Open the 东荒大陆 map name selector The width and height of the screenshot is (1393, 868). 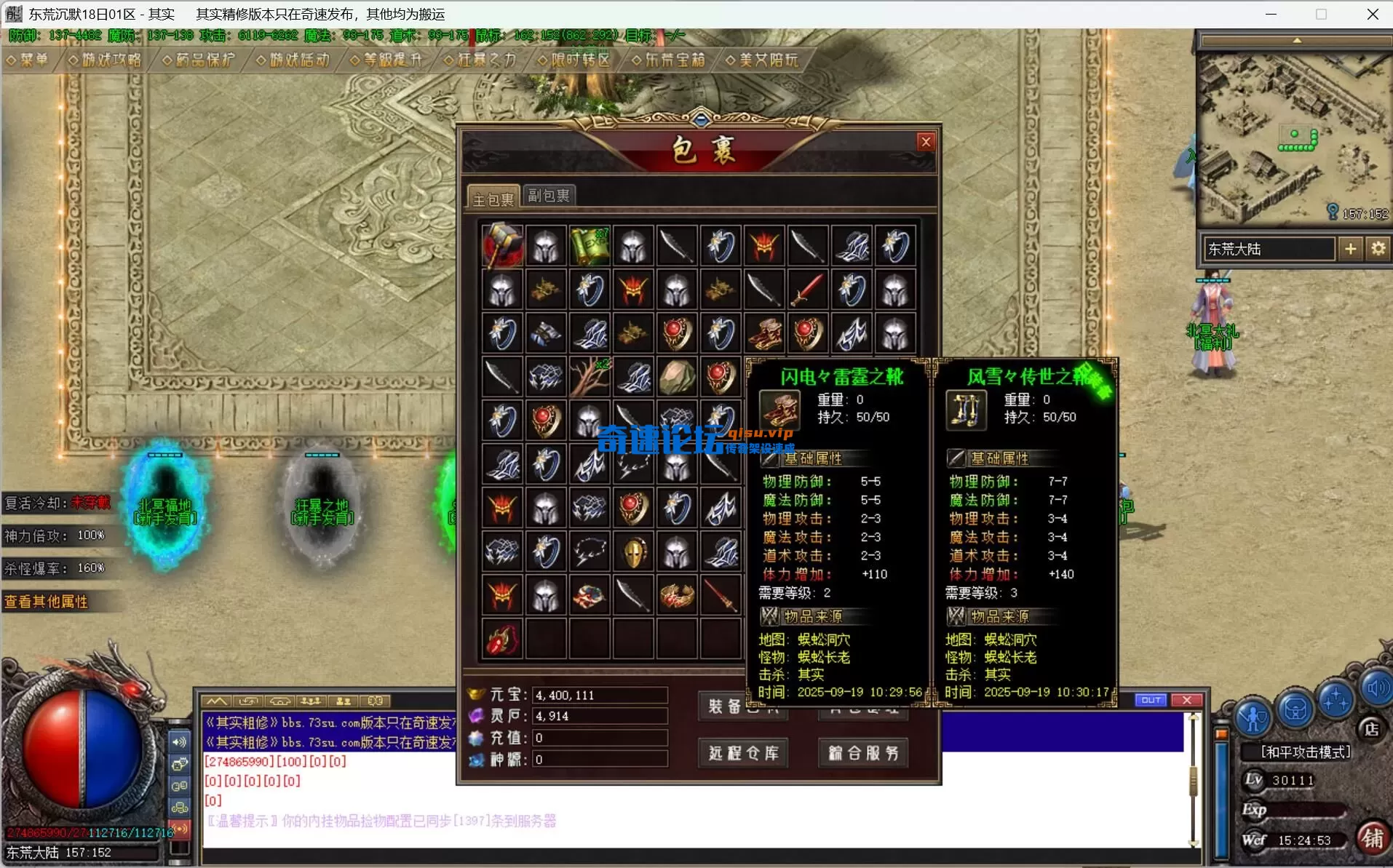[x=1268, y=248]
